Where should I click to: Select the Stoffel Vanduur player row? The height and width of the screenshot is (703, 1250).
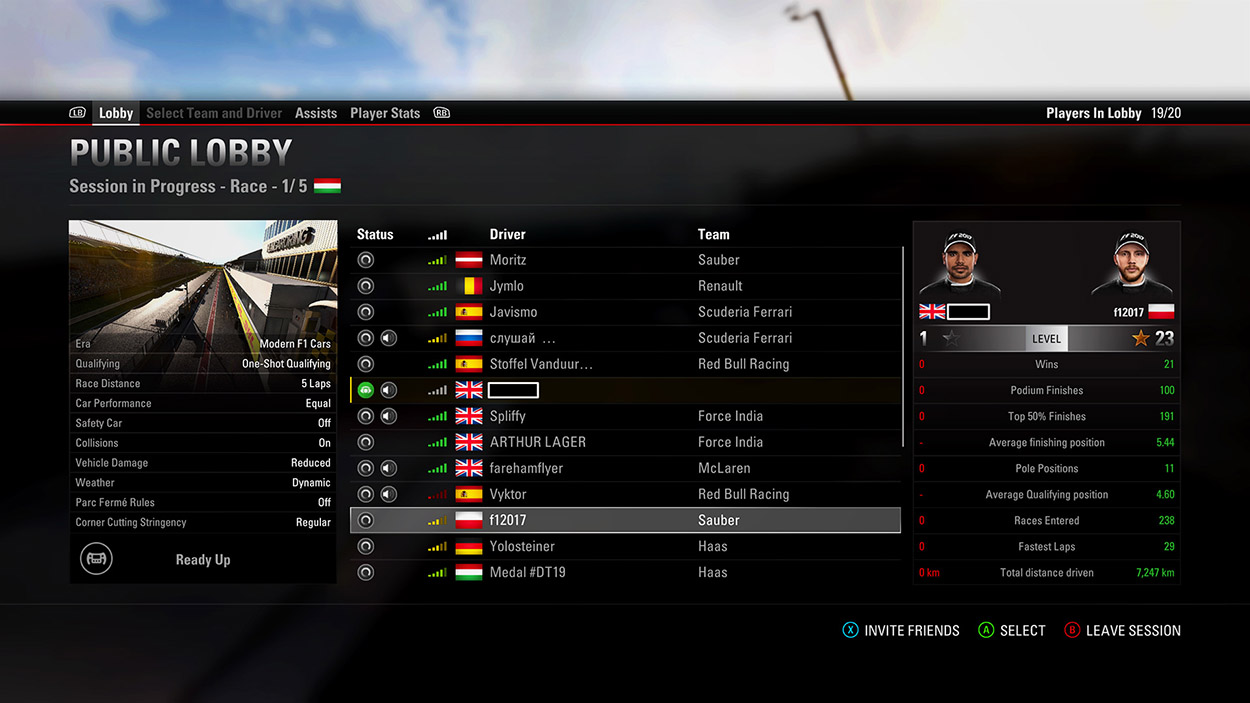pos(625,364)
